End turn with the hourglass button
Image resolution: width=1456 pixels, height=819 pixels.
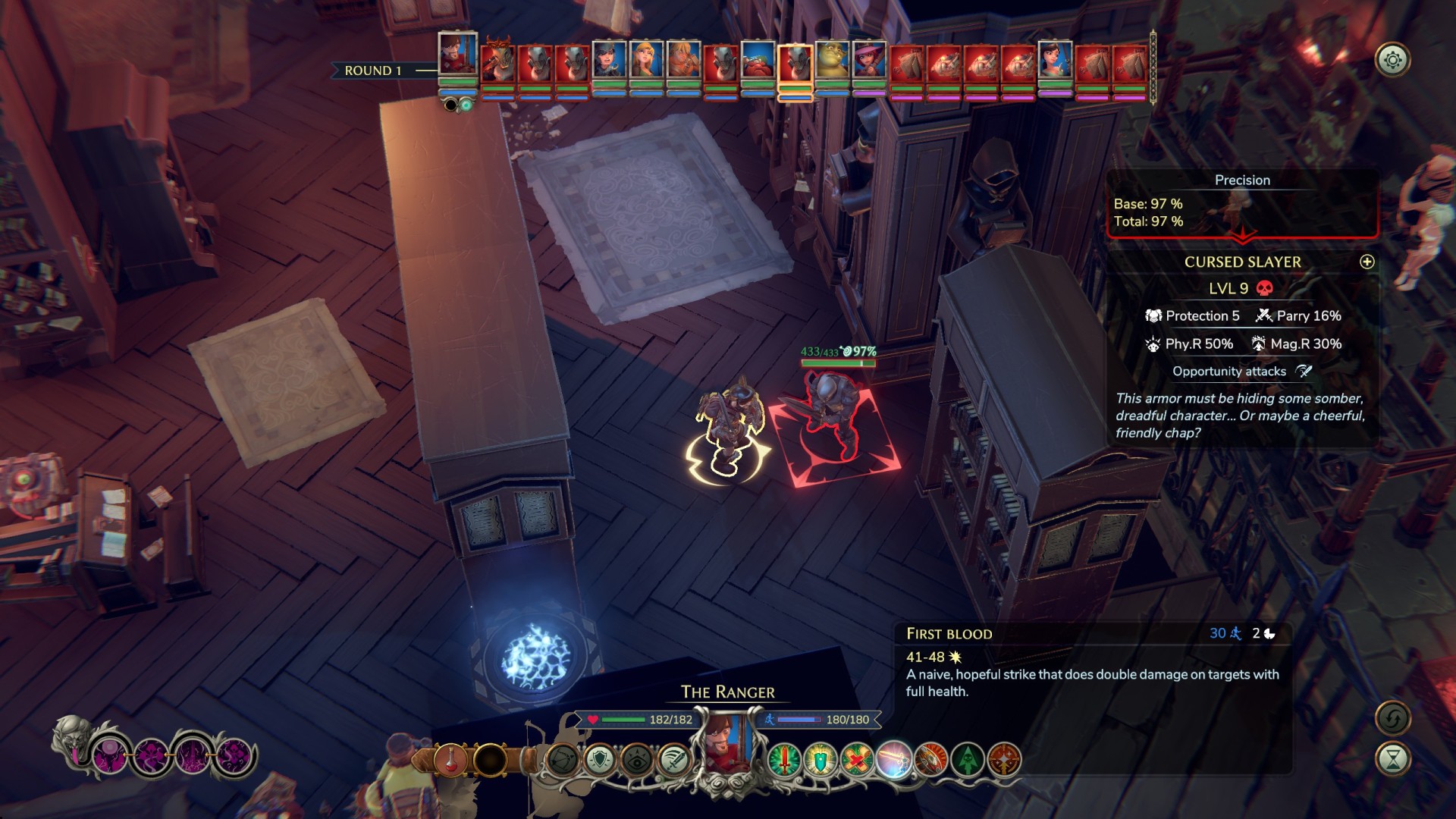[1392, 759]
